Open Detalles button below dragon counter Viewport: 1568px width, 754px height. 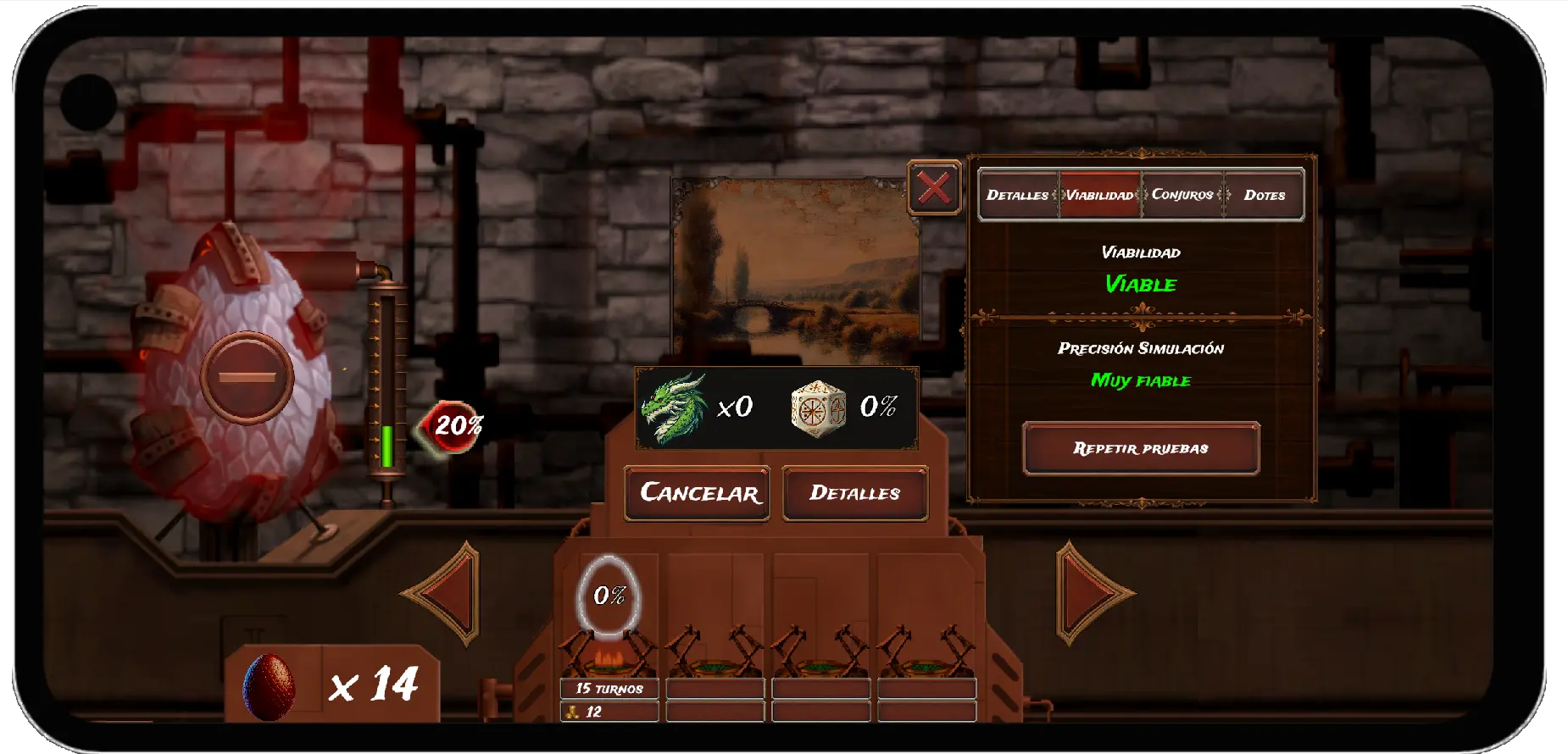coord(854,493)
